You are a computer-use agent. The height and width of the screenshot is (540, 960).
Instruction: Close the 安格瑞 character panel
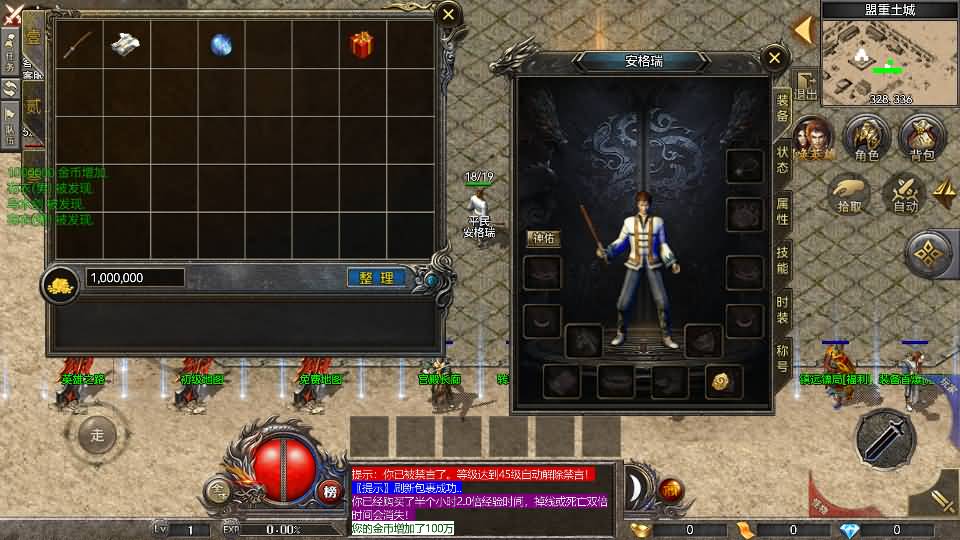(774, 59)
